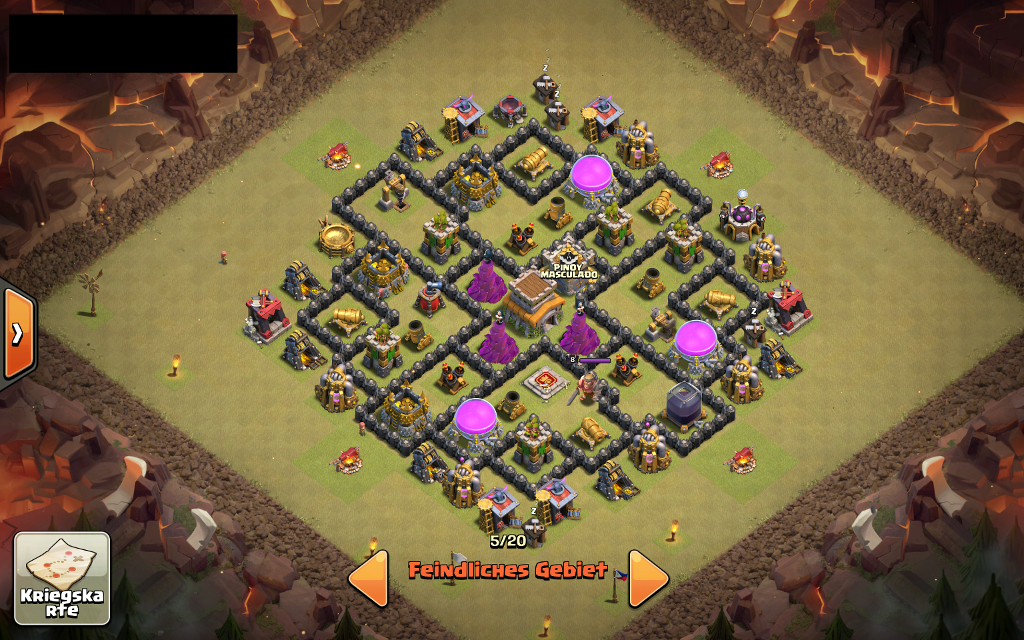Expand the orange side panel arrow
This screenshot has width=1024, height=640.
pyautogui.click(x=18, y=334)
